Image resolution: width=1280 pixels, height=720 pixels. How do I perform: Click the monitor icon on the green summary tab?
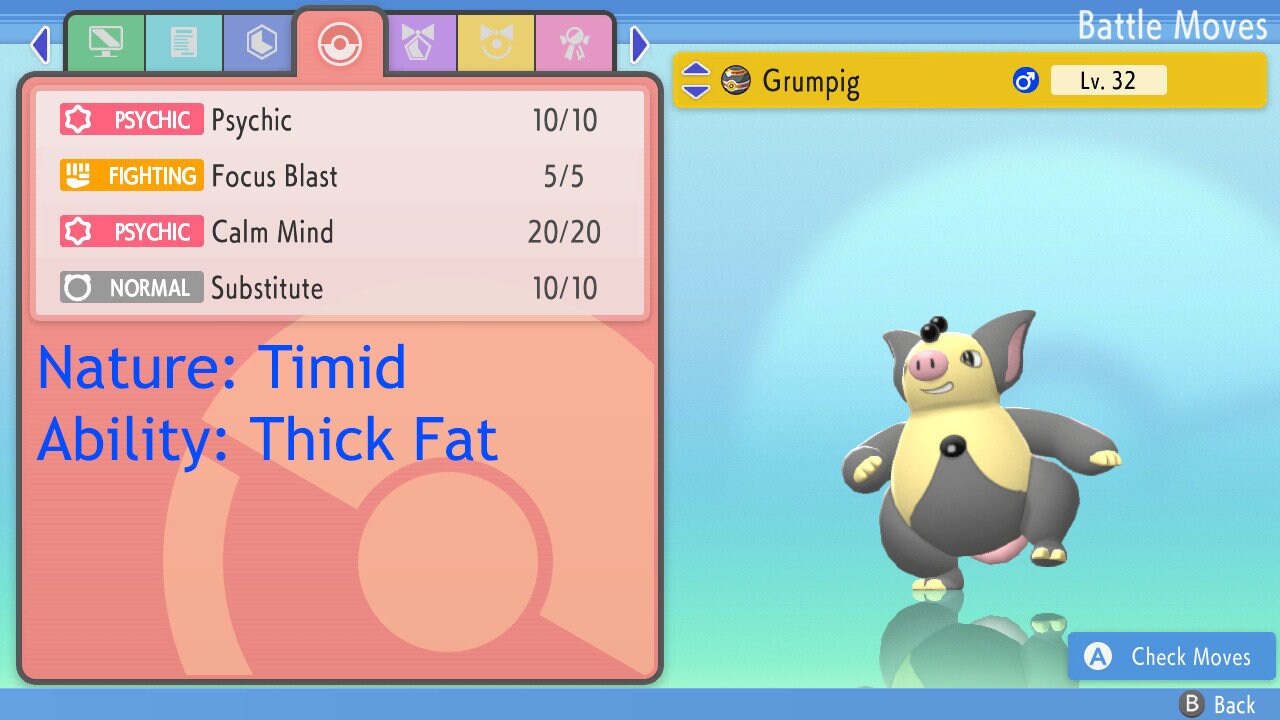click(105, 42)
